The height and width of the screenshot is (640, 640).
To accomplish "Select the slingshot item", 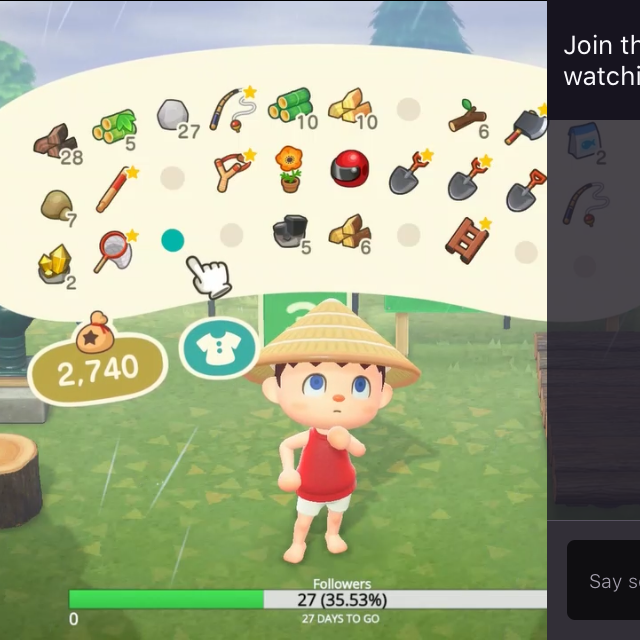I will tap(232, 171).
